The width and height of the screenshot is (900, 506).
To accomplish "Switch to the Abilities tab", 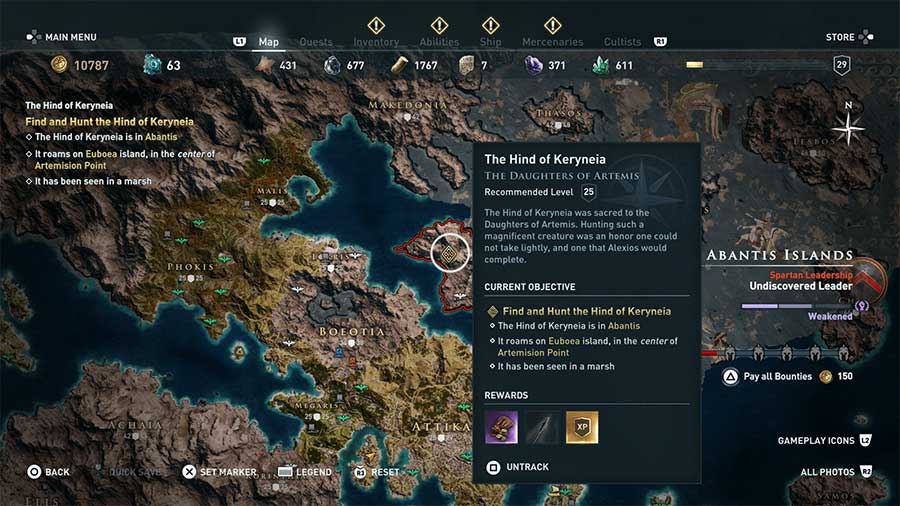I will [x=439, y=42].
